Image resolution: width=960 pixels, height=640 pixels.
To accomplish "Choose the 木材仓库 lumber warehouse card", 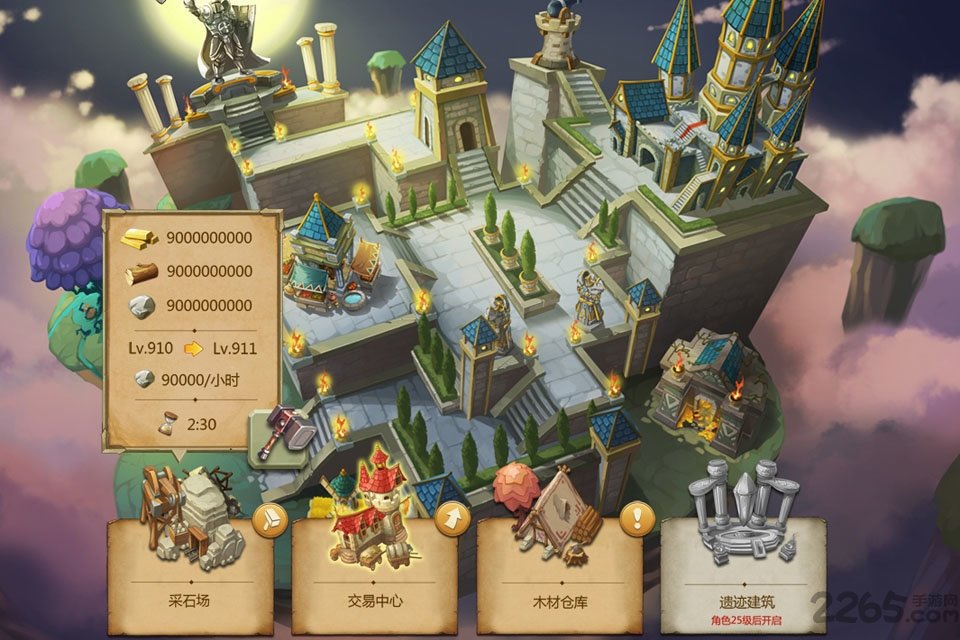I will pyautogui.click(x=559, y=570).
